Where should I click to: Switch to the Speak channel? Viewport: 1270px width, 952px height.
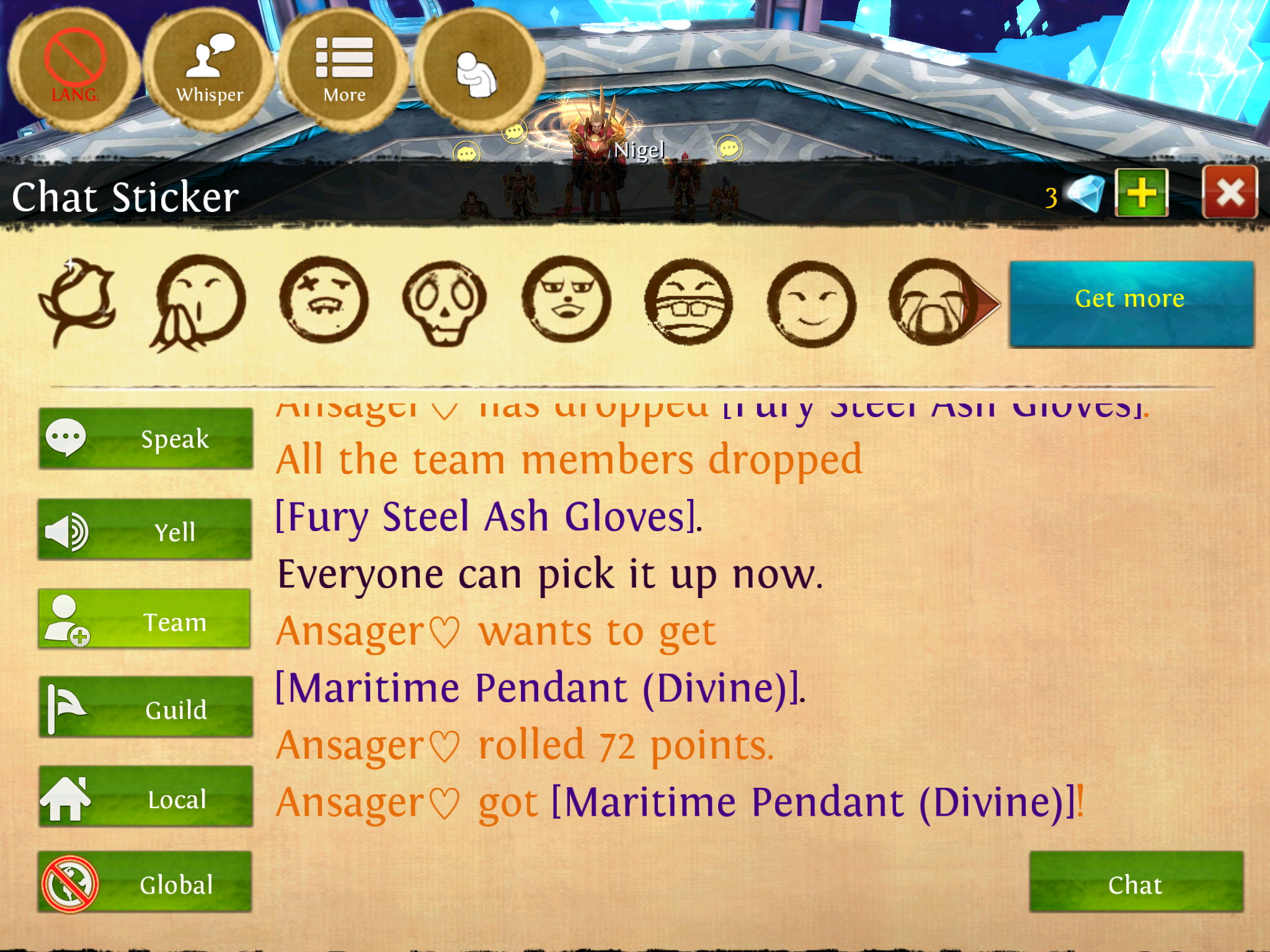[146, 438]
